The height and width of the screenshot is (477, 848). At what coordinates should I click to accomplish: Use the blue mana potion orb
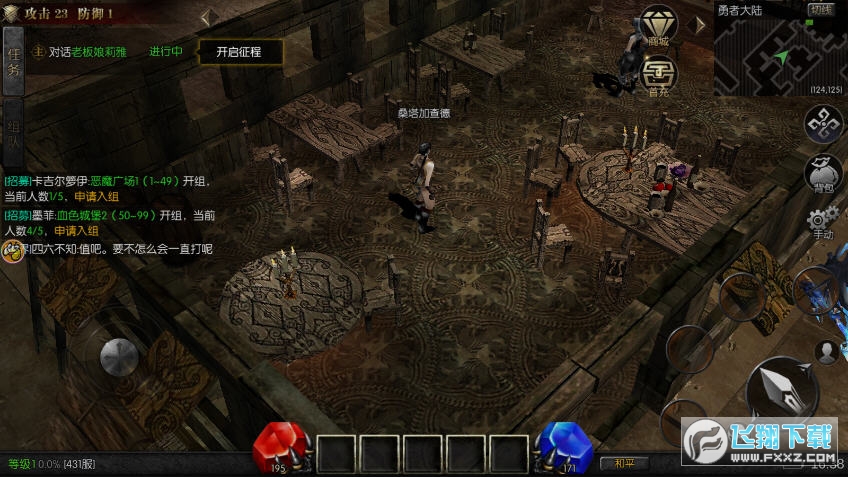pos(561,448)
